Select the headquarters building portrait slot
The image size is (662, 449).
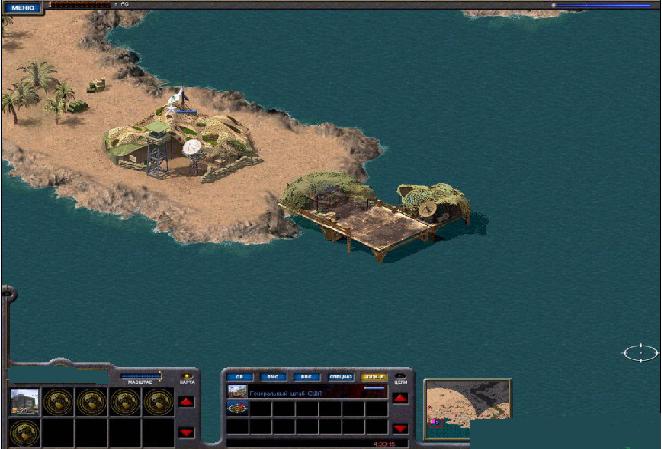tap(24, 401)
